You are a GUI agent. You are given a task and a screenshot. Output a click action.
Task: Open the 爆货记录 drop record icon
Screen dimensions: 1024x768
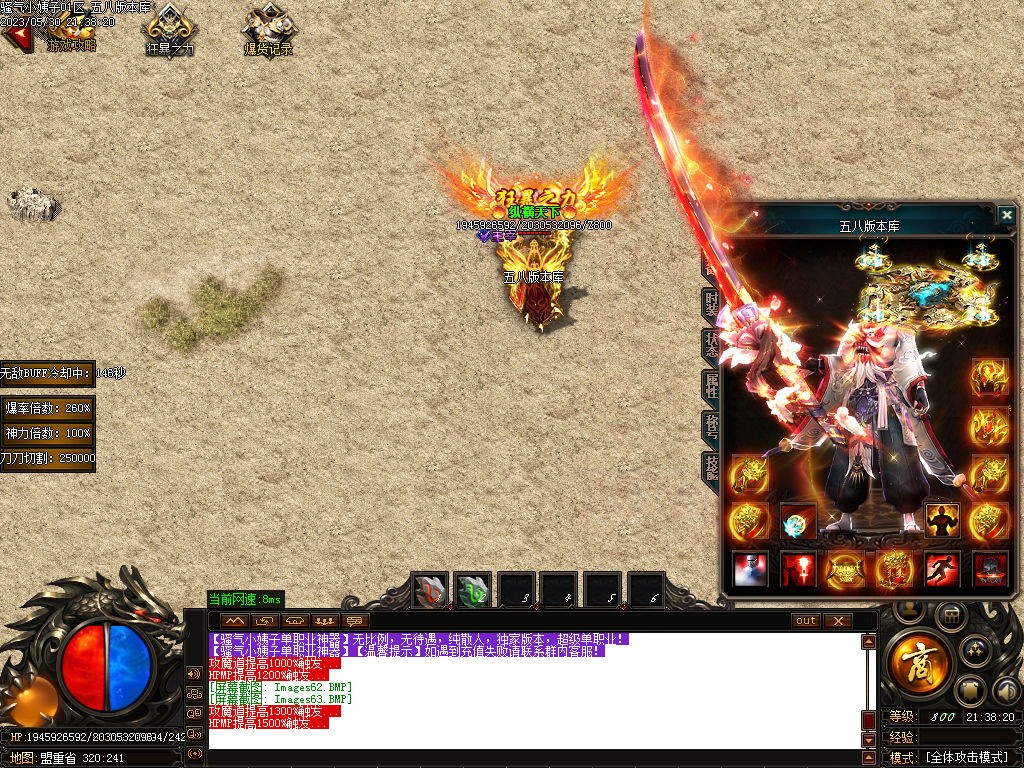pos(268,29)
